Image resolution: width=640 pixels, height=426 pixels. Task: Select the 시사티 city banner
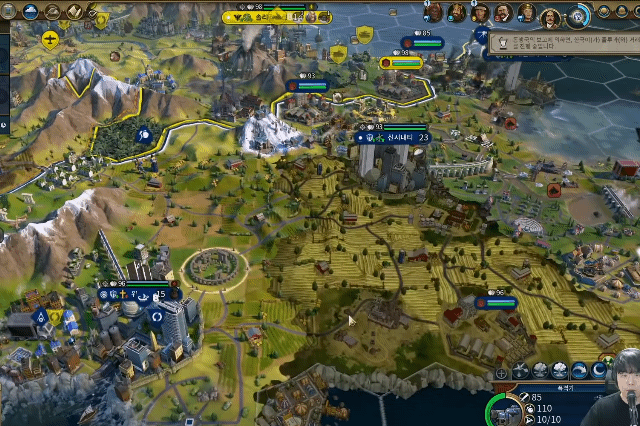(394, 138)
